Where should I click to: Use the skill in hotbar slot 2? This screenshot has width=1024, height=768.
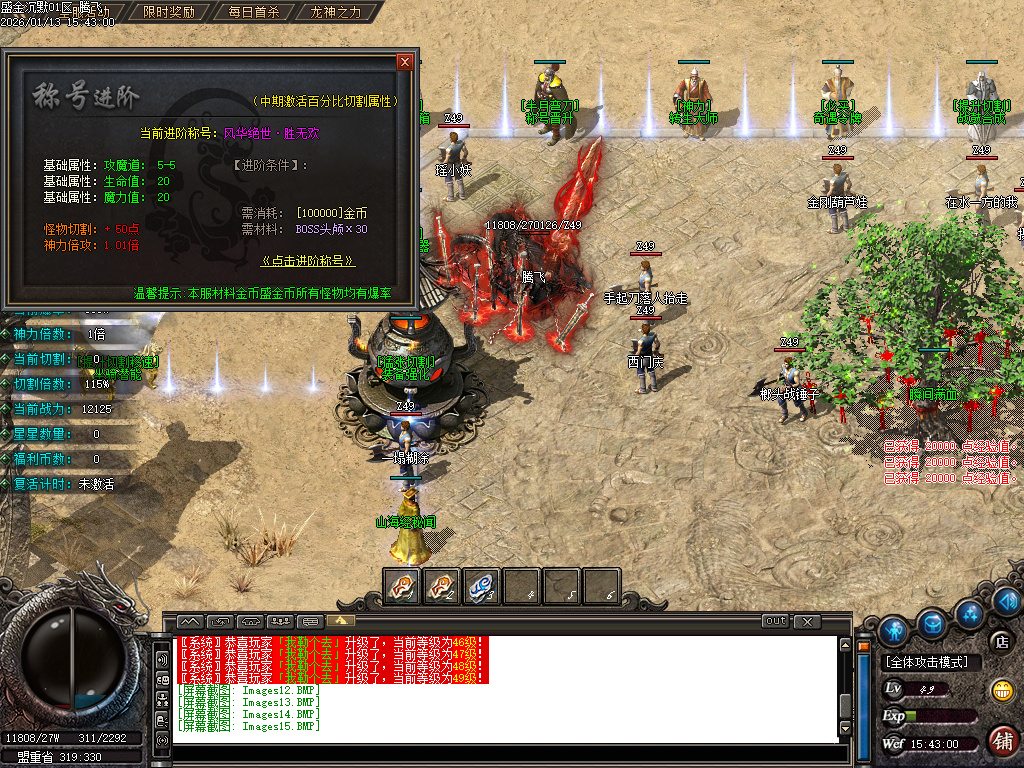(442, 586)
